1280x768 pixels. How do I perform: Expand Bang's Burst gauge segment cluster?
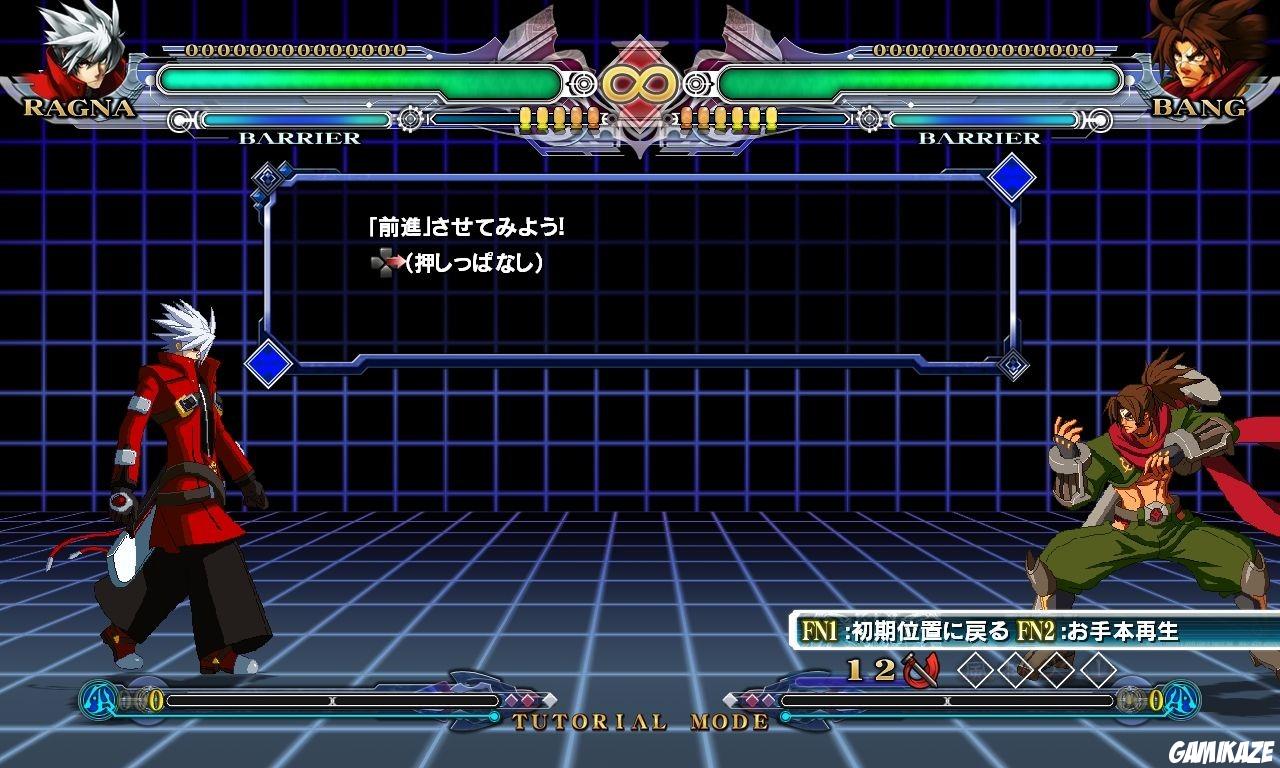[x=730, y=117]
